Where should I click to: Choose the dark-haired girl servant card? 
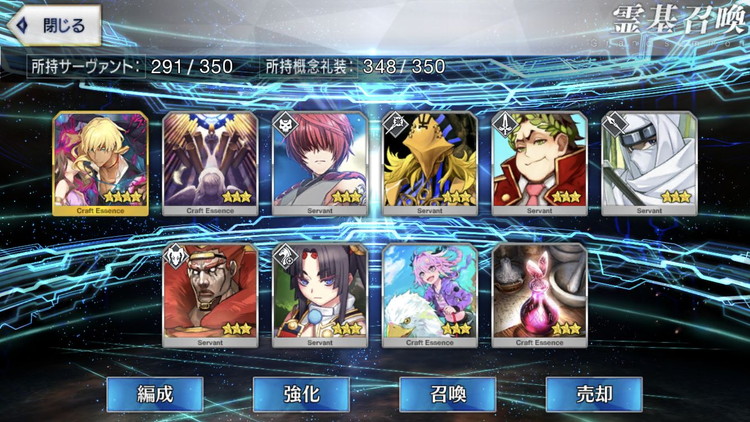click(x=320, y=294)
